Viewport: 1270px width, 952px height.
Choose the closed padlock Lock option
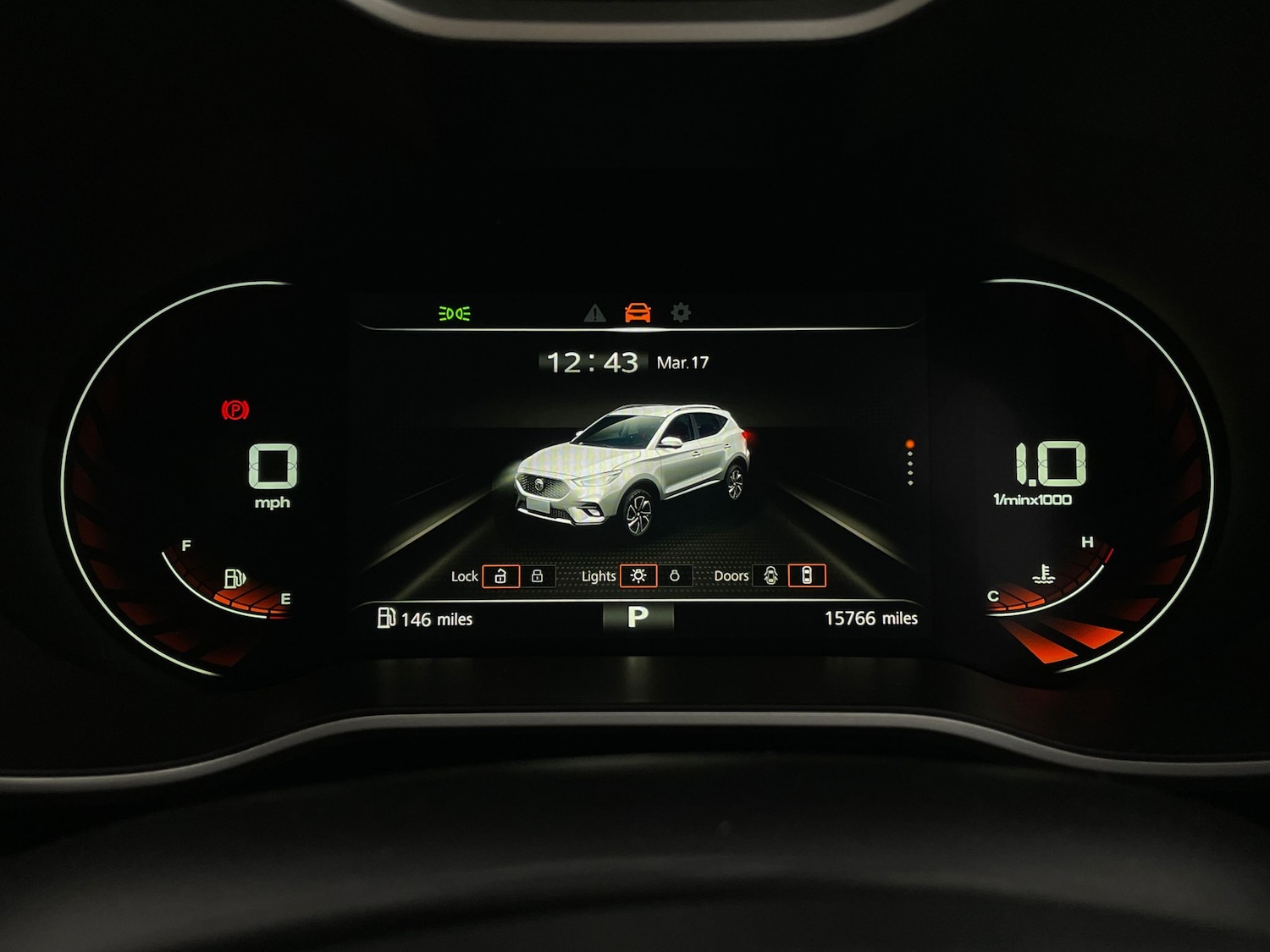pyautogui.click(x=537, y=576)
